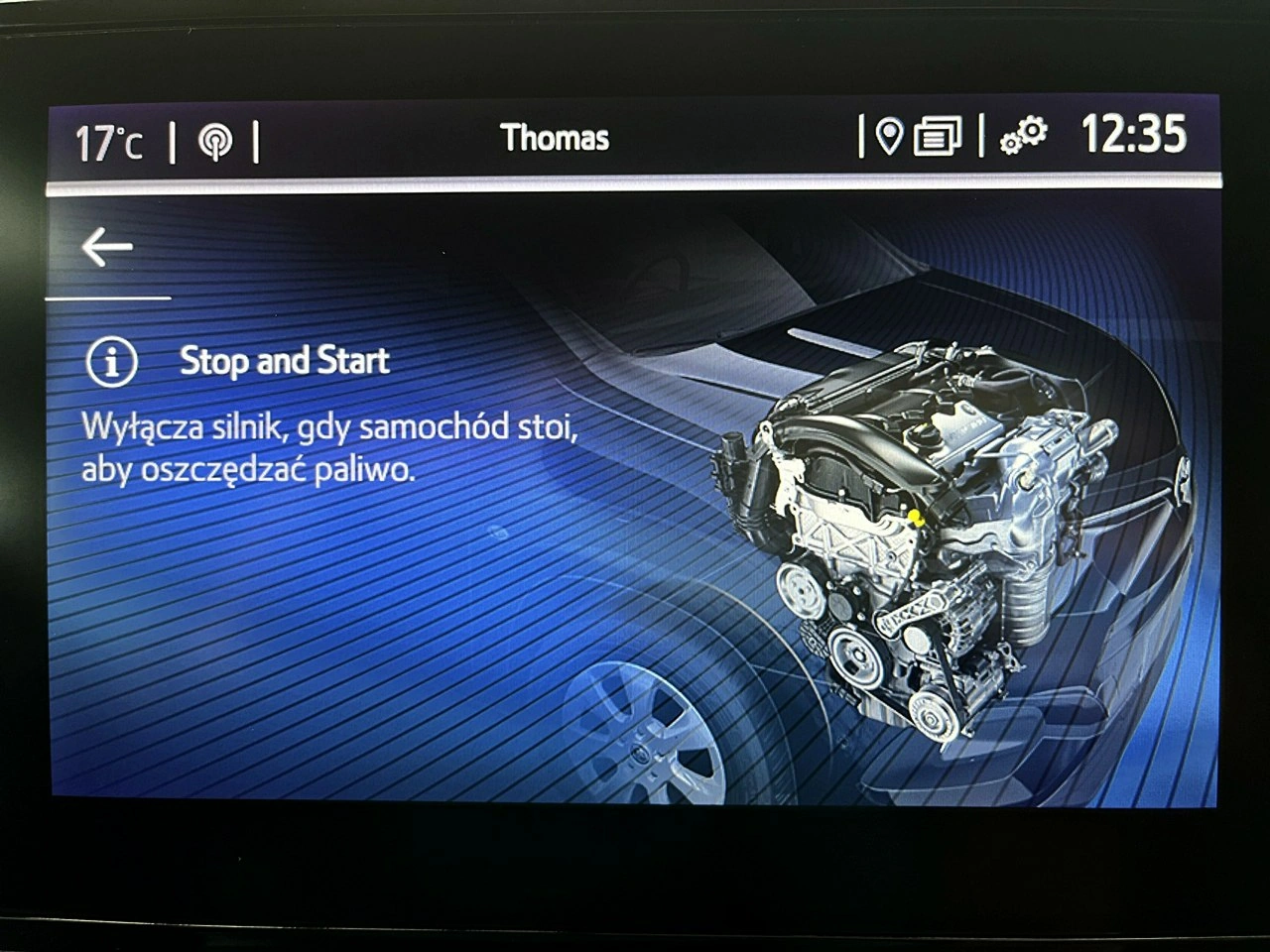Open the stacked messages icon
This screenshot has width=1270, height=952.
[937, 137]
